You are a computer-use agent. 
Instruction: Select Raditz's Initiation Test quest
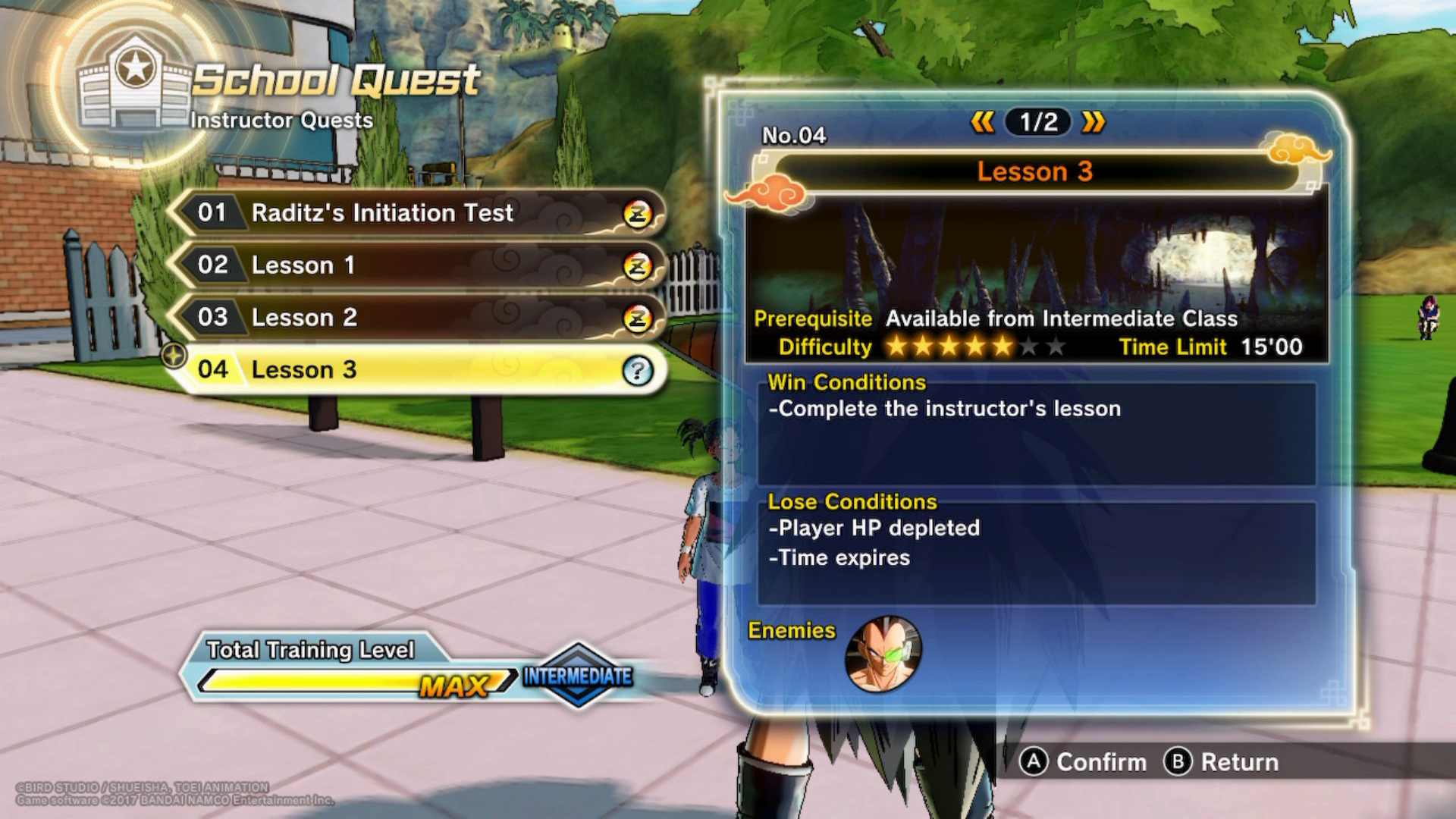tap(417, 213)
